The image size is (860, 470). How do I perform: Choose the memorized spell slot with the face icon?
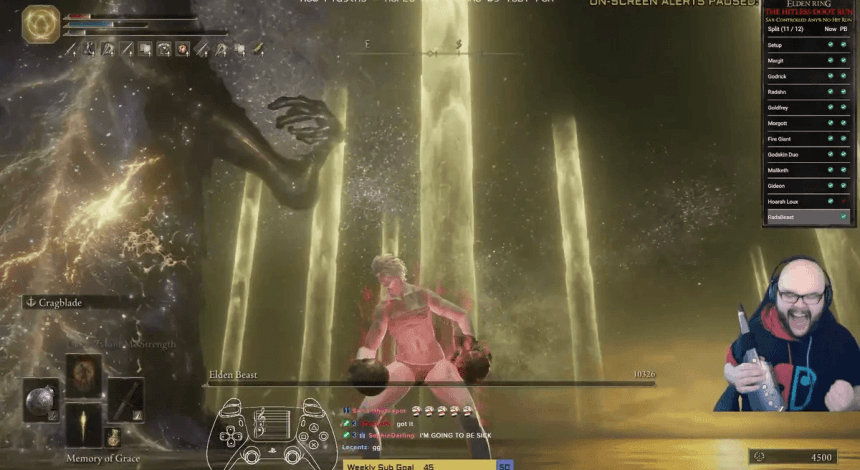point(84,374)
